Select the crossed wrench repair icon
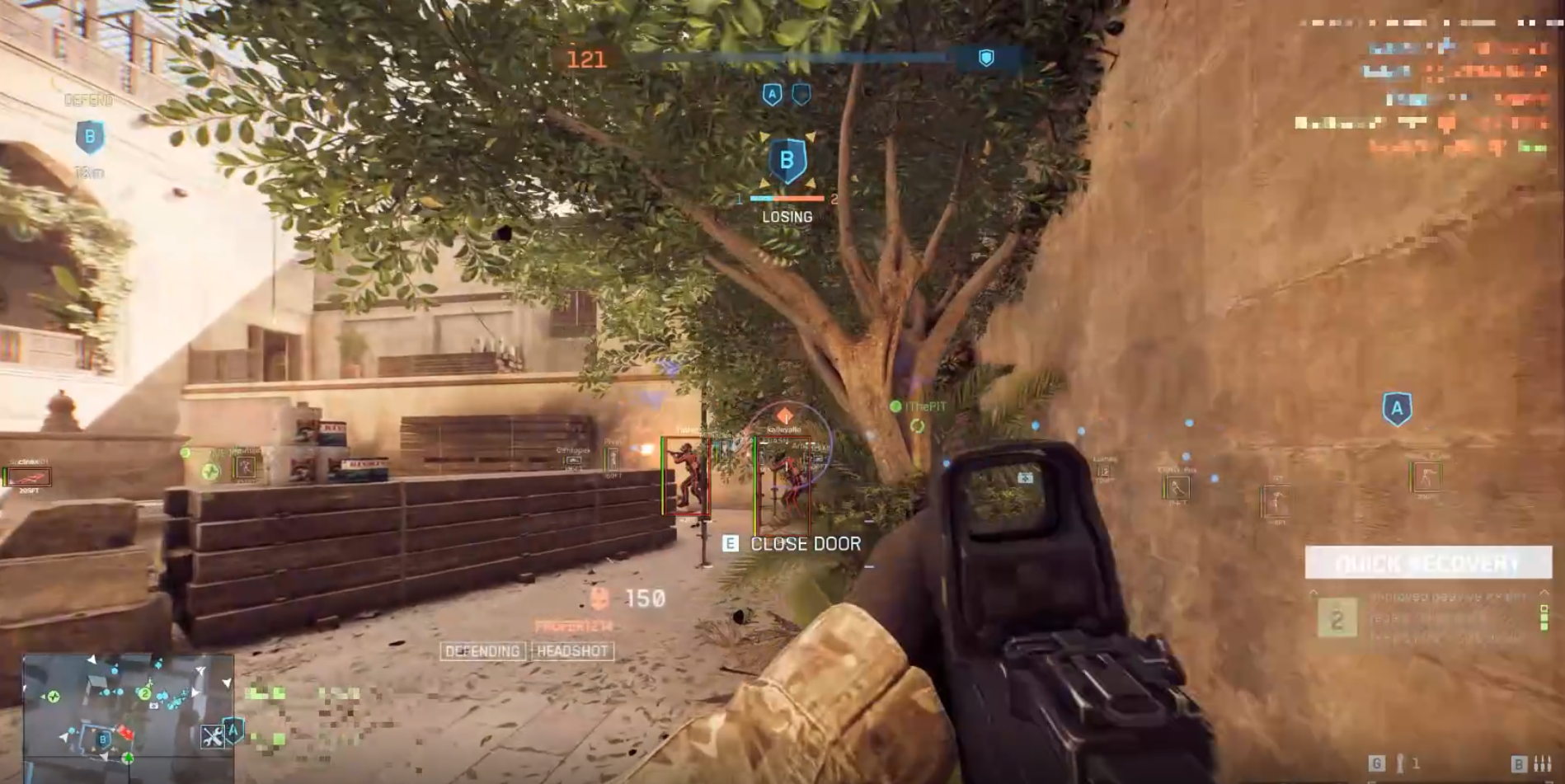This screenshot has width=1565, height=784. [x=212, y=736]
